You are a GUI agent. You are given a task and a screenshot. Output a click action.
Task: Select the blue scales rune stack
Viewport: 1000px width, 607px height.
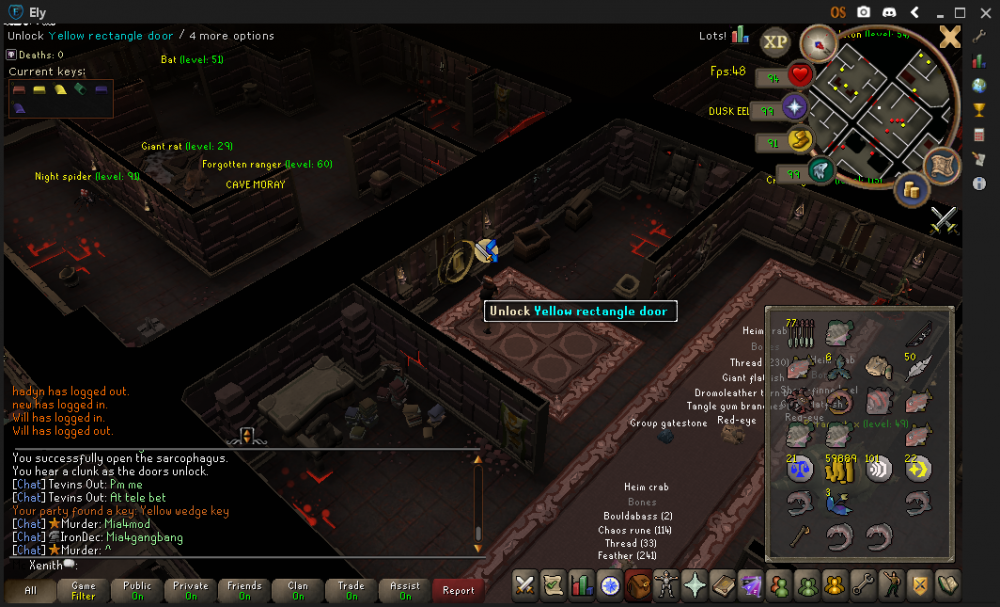click(800, 469)
